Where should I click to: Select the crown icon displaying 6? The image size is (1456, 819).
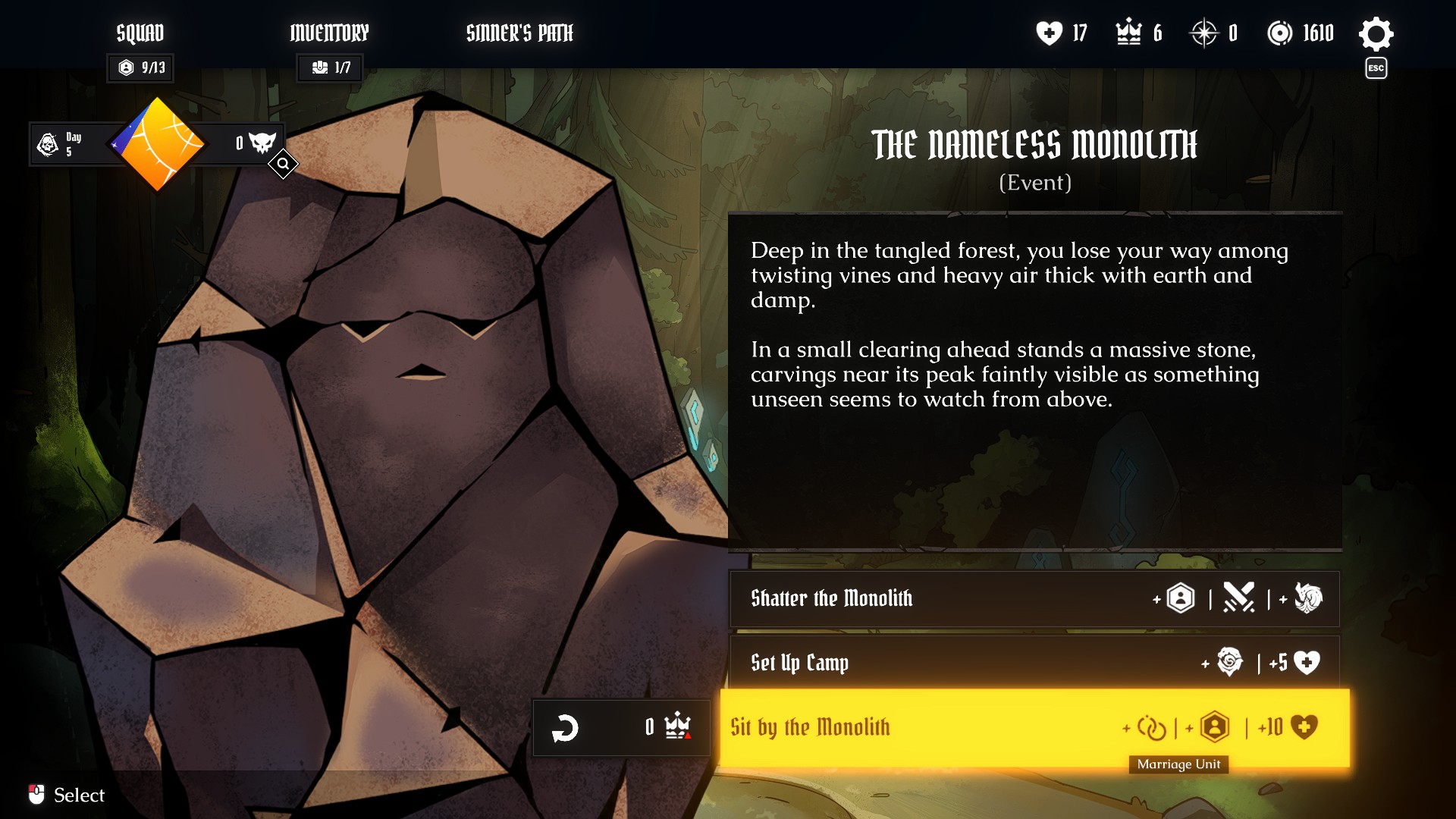pyautogui.click(x=1129, y=33)
